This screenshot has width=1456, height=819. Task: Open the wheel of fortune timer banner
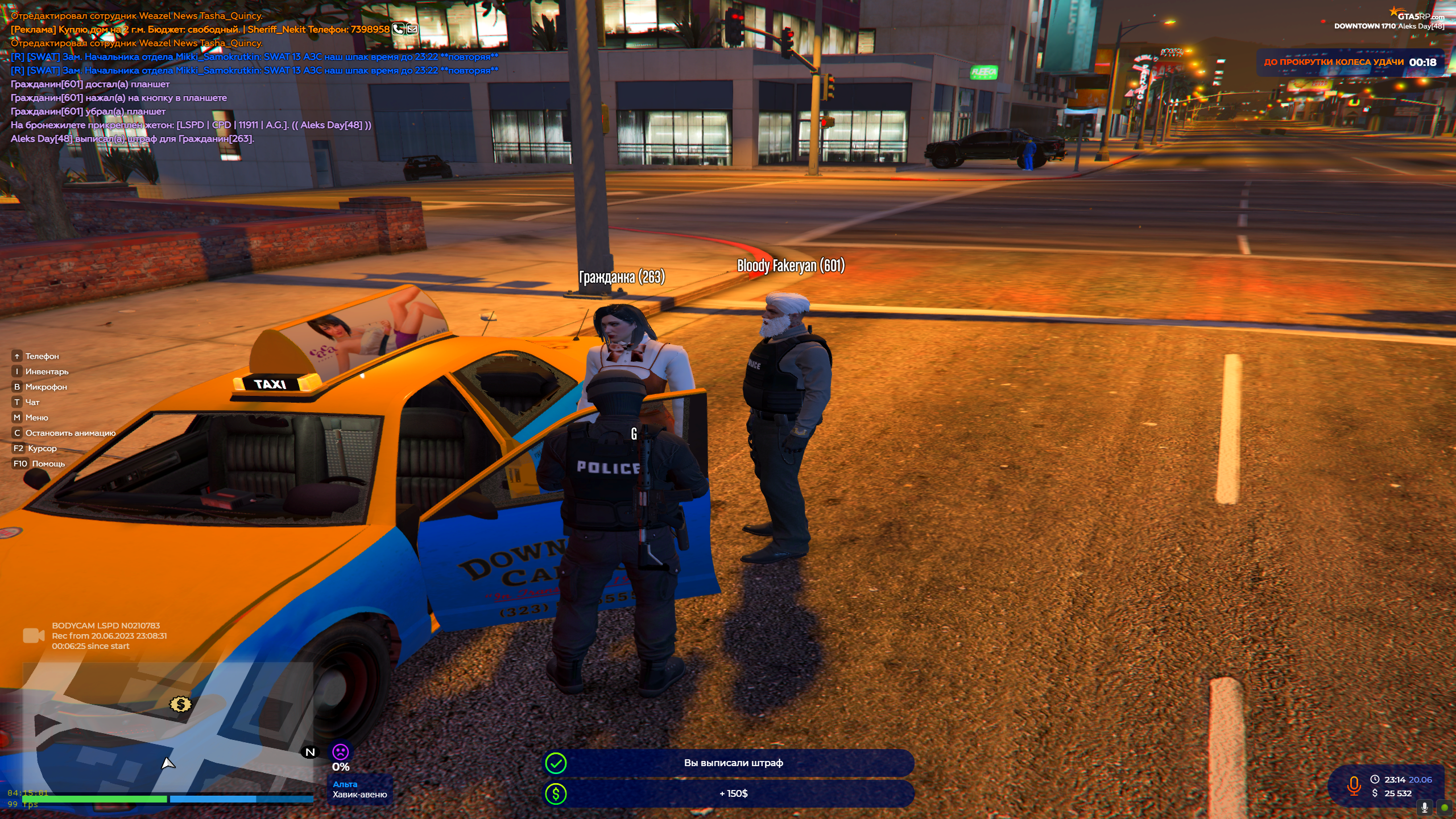click(x=1350, y=63)
